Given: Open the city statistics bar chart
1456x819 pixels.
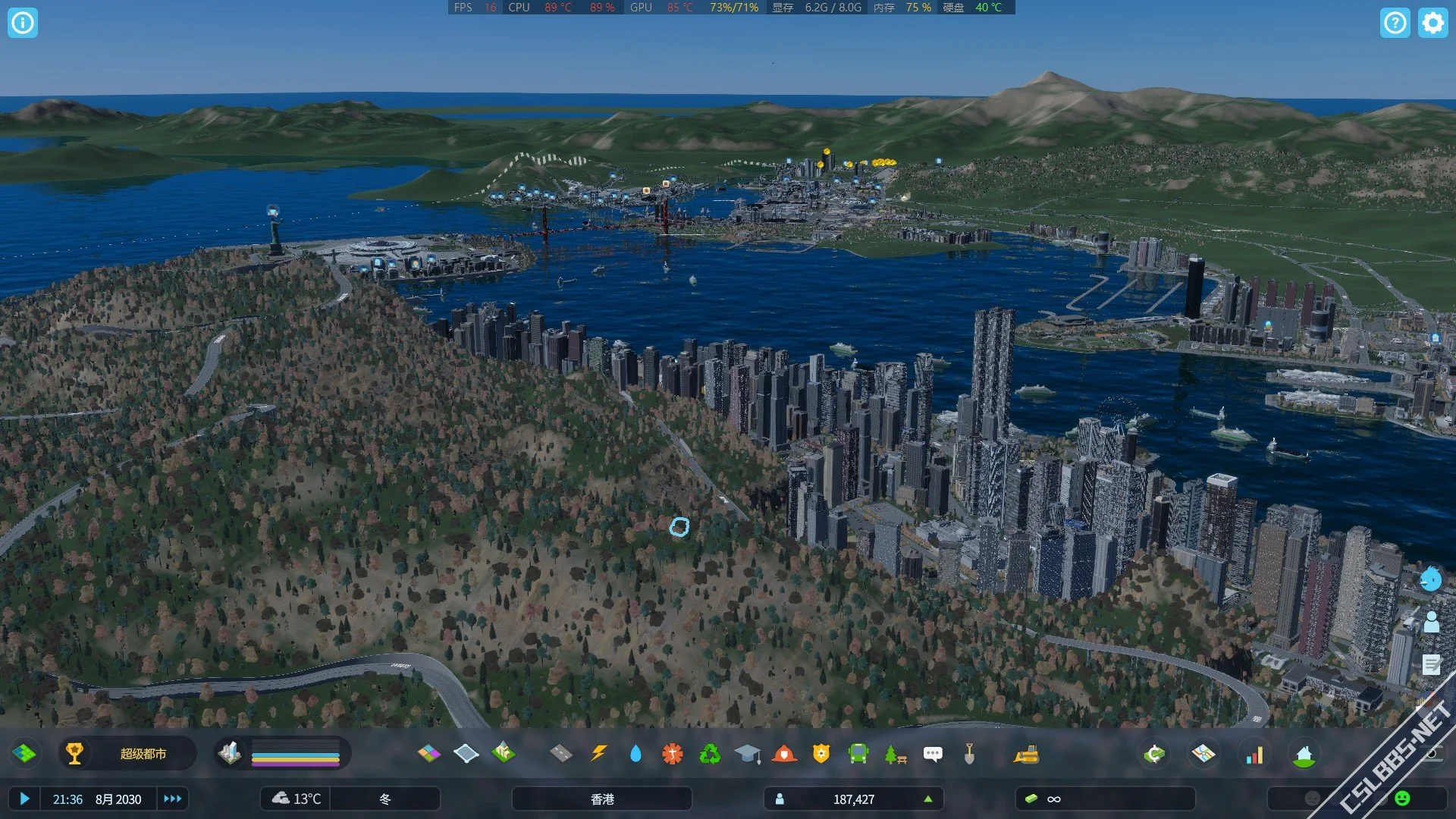Looking at the screenshot, I should click(1255, 754).
